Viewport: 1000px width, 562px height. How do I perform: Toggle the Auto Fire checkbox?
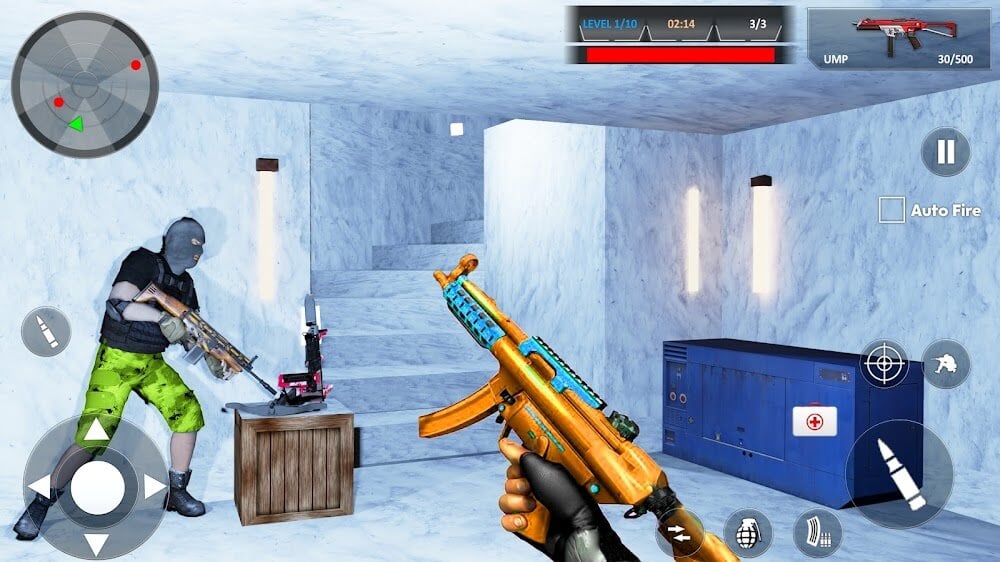click(891, 210)
